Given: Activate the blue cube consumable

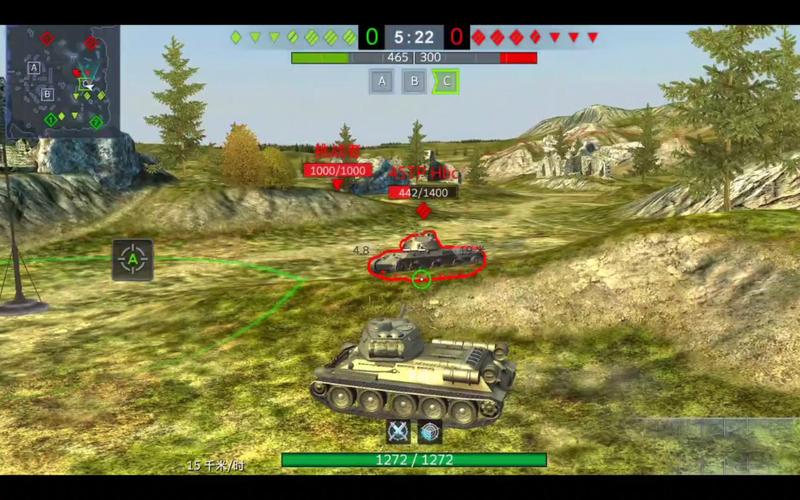Looking at the screenshot, I should tap(429, 431).
